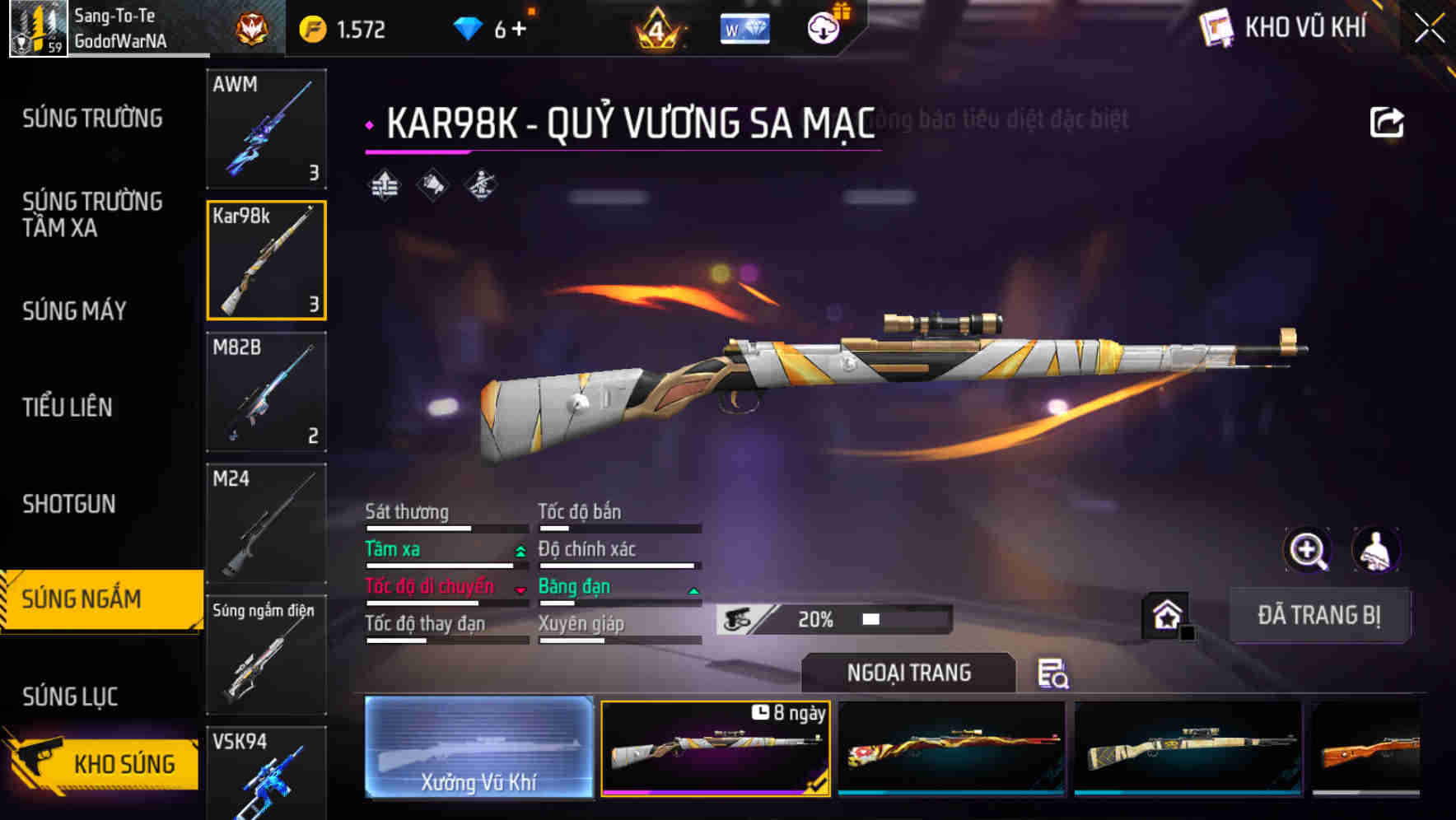Open the share icon at top right
Image resolution: width=1456 pixels, height=820 pixels.
tap(1387, 121)
